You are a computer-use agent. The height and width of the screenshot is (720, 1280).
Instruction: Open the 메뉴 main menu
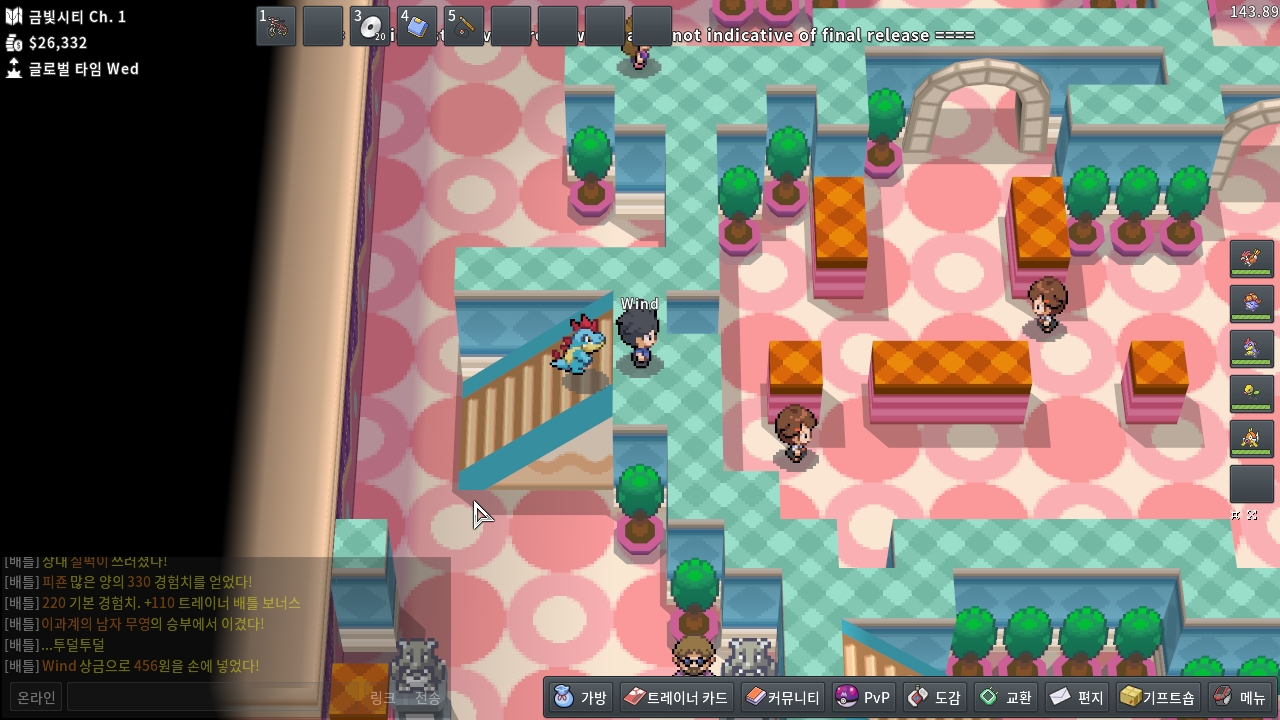coord(1240,697)
